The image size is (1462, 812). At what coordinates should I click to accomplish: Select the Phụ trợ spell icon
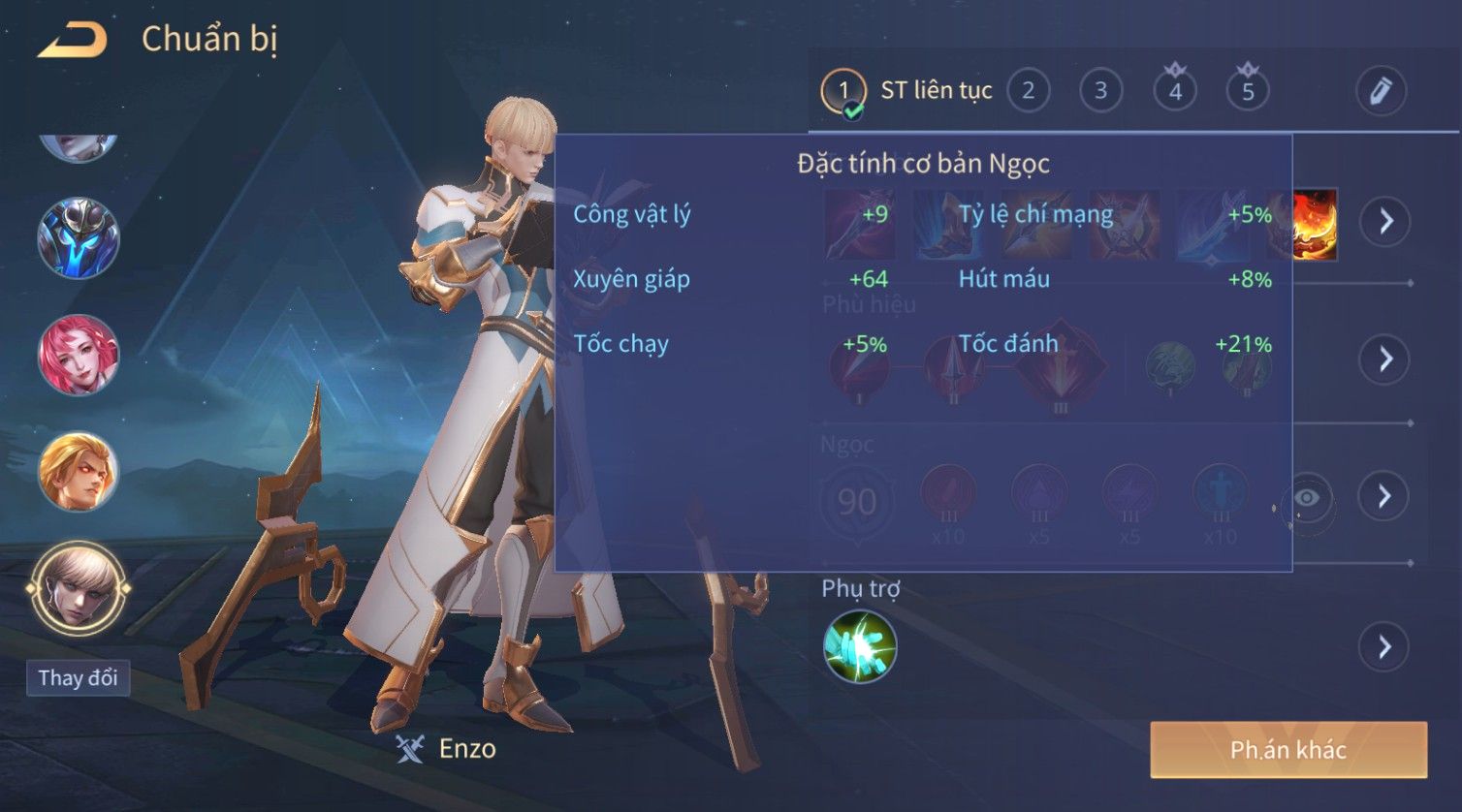pos(860,646)
